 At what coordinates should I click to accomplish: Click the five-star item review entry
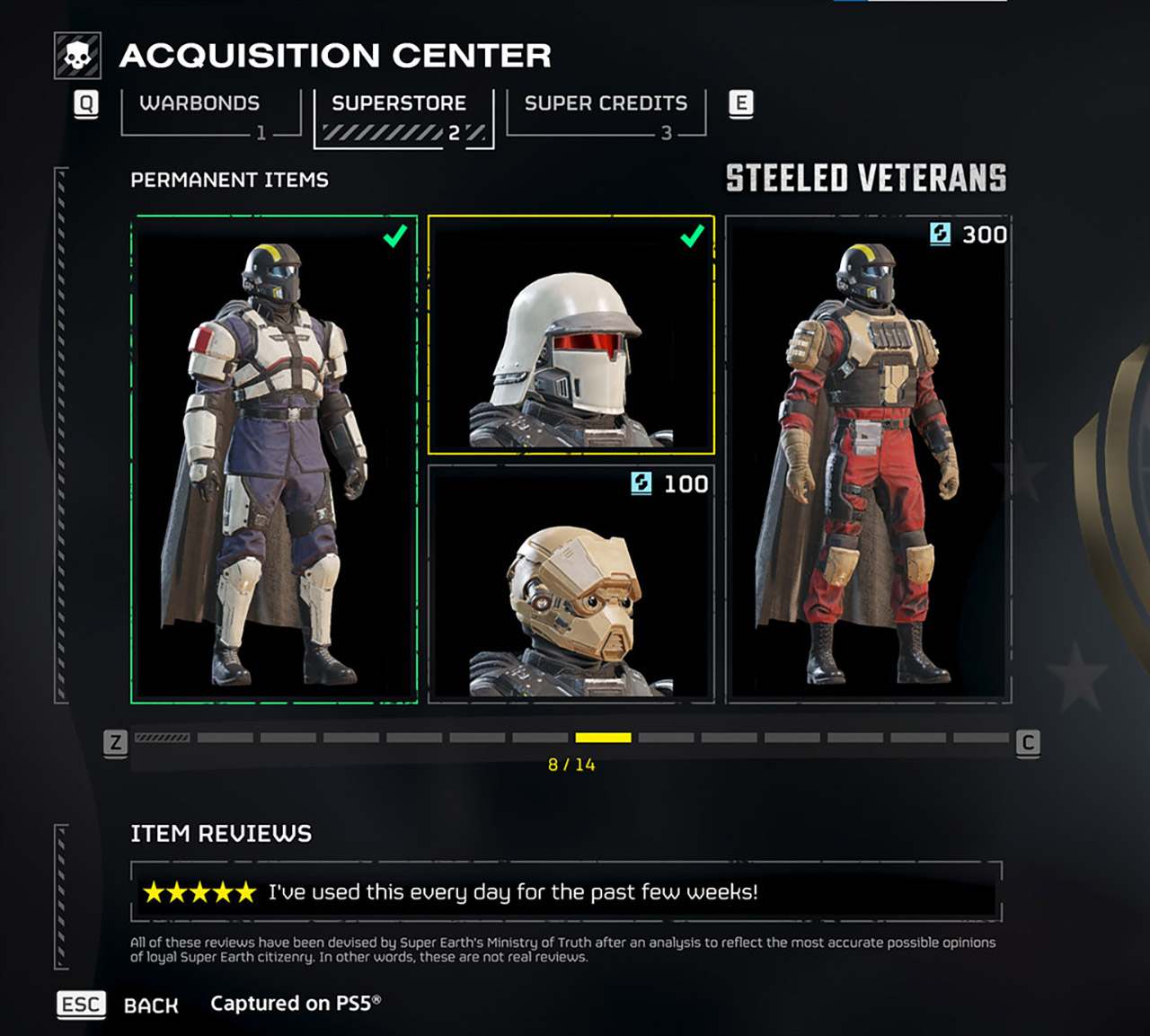pyautogui.click(x=566, y=892)
